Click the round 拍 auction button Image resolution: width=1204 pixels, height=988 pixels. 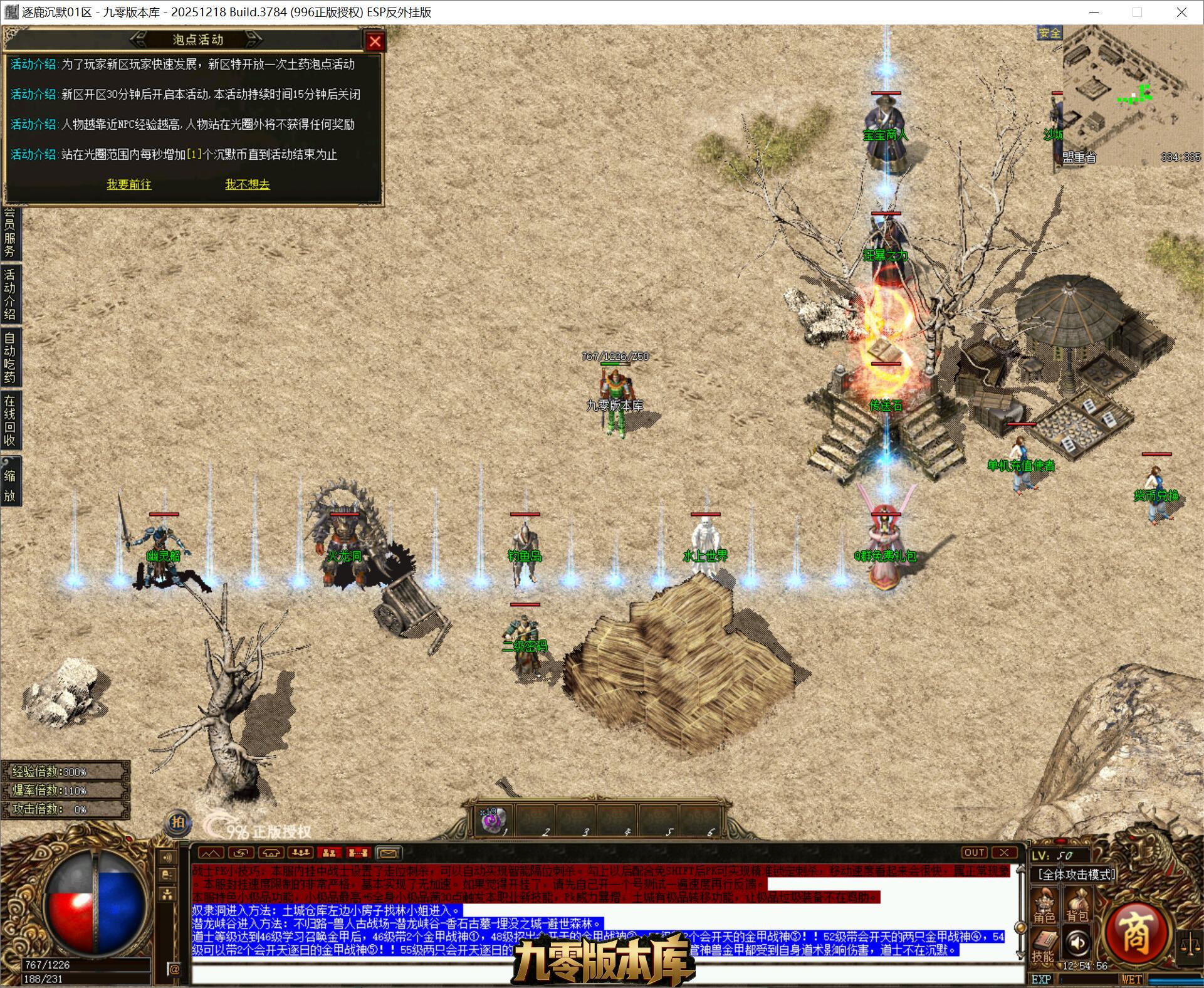tap(178, 822)
